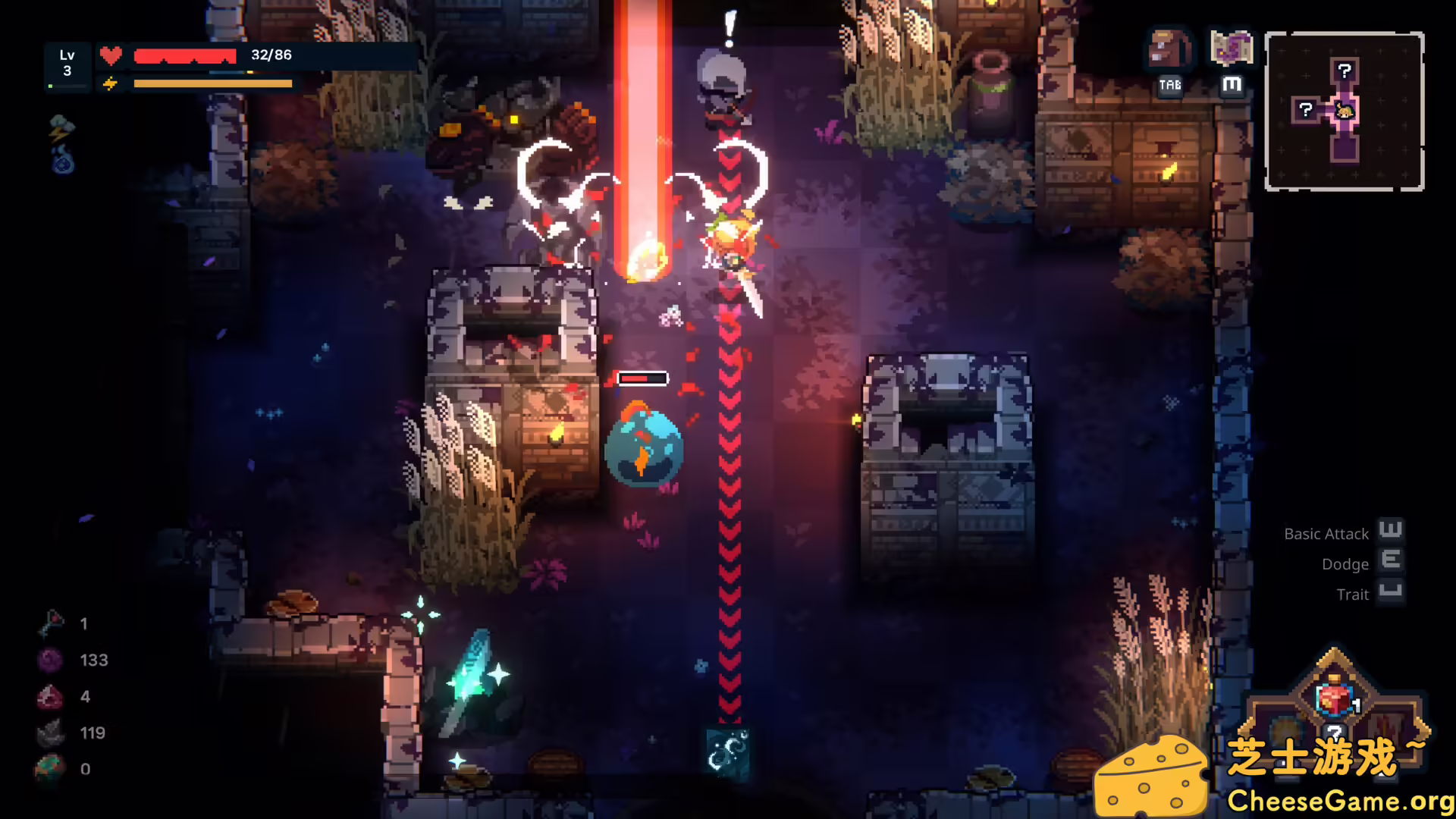Click the CheeseGame.org watermark logo
The height and width of the screenshot is (819, 1456).
(1274, 777)
